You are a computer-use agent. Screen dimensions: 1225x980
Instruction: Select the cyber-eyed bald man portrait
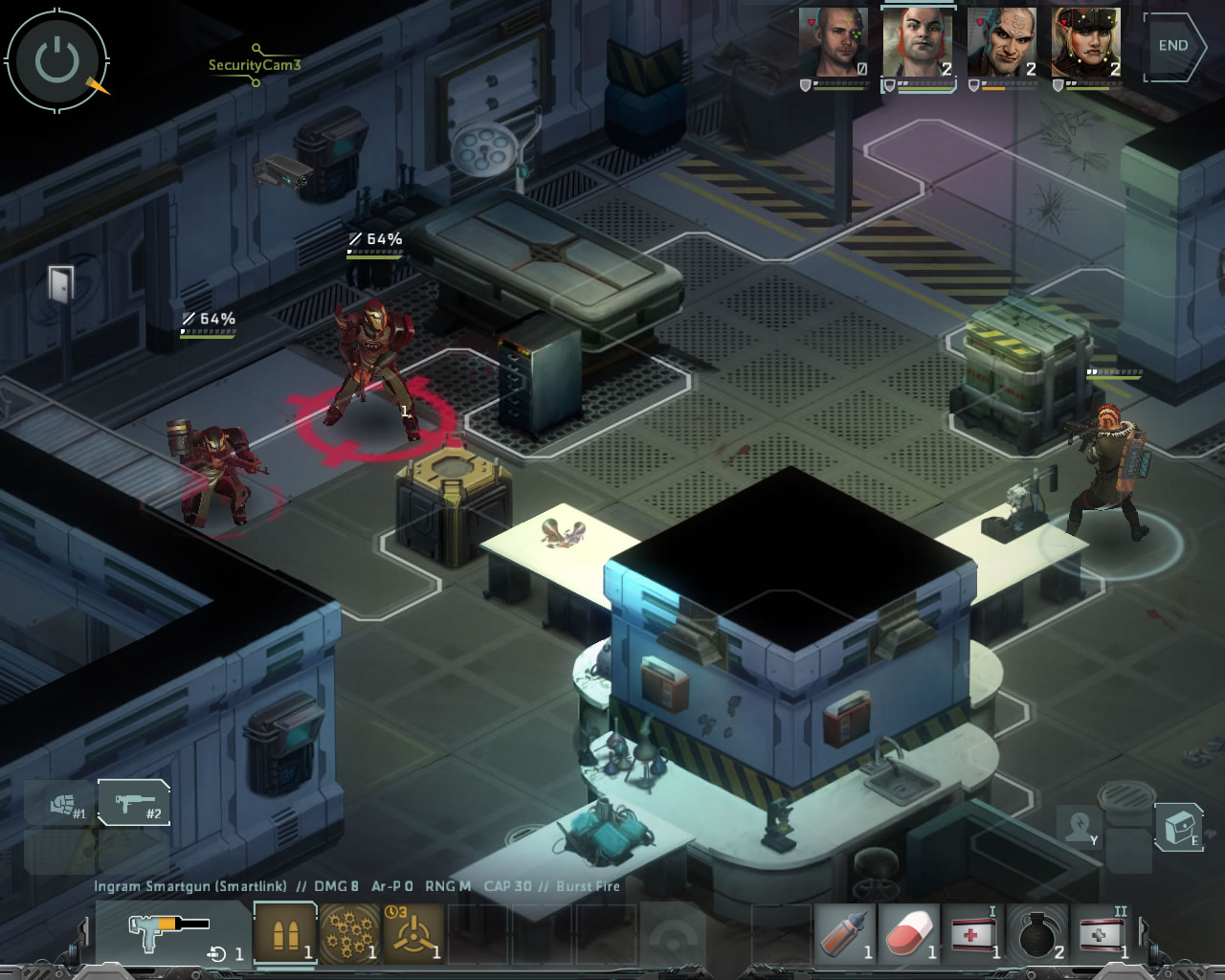833,44
